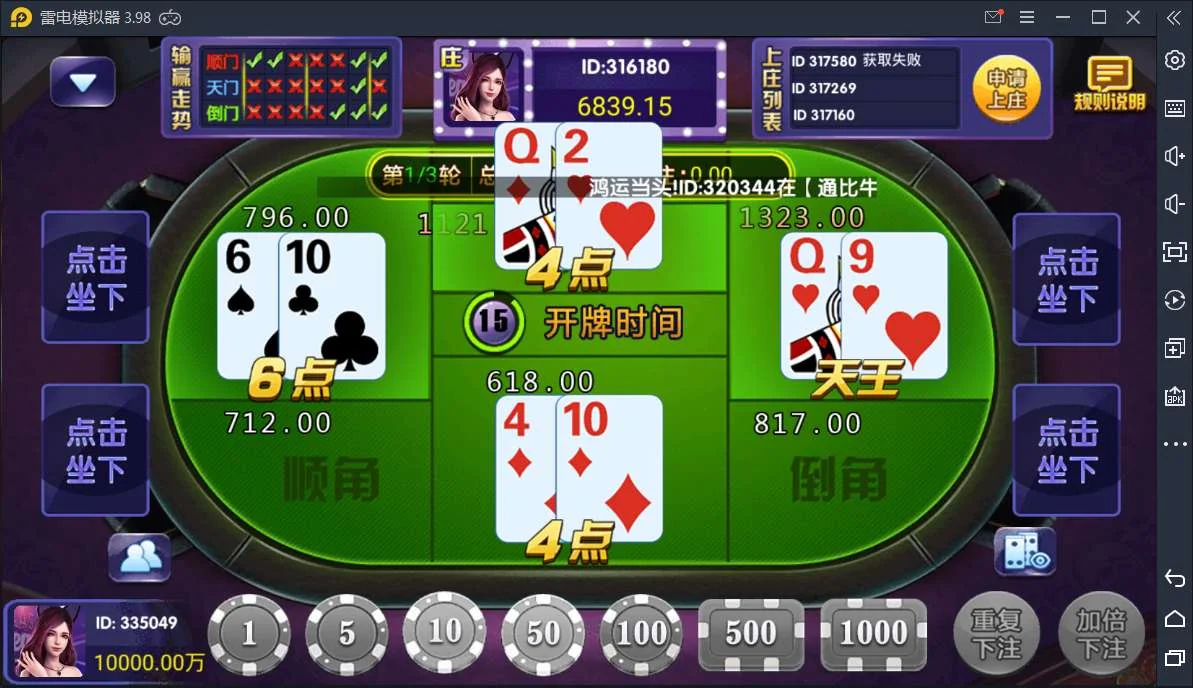The image size is (1193, 688).
Task: Open the emulator settings gear
Action: [x=1175, y=60]
